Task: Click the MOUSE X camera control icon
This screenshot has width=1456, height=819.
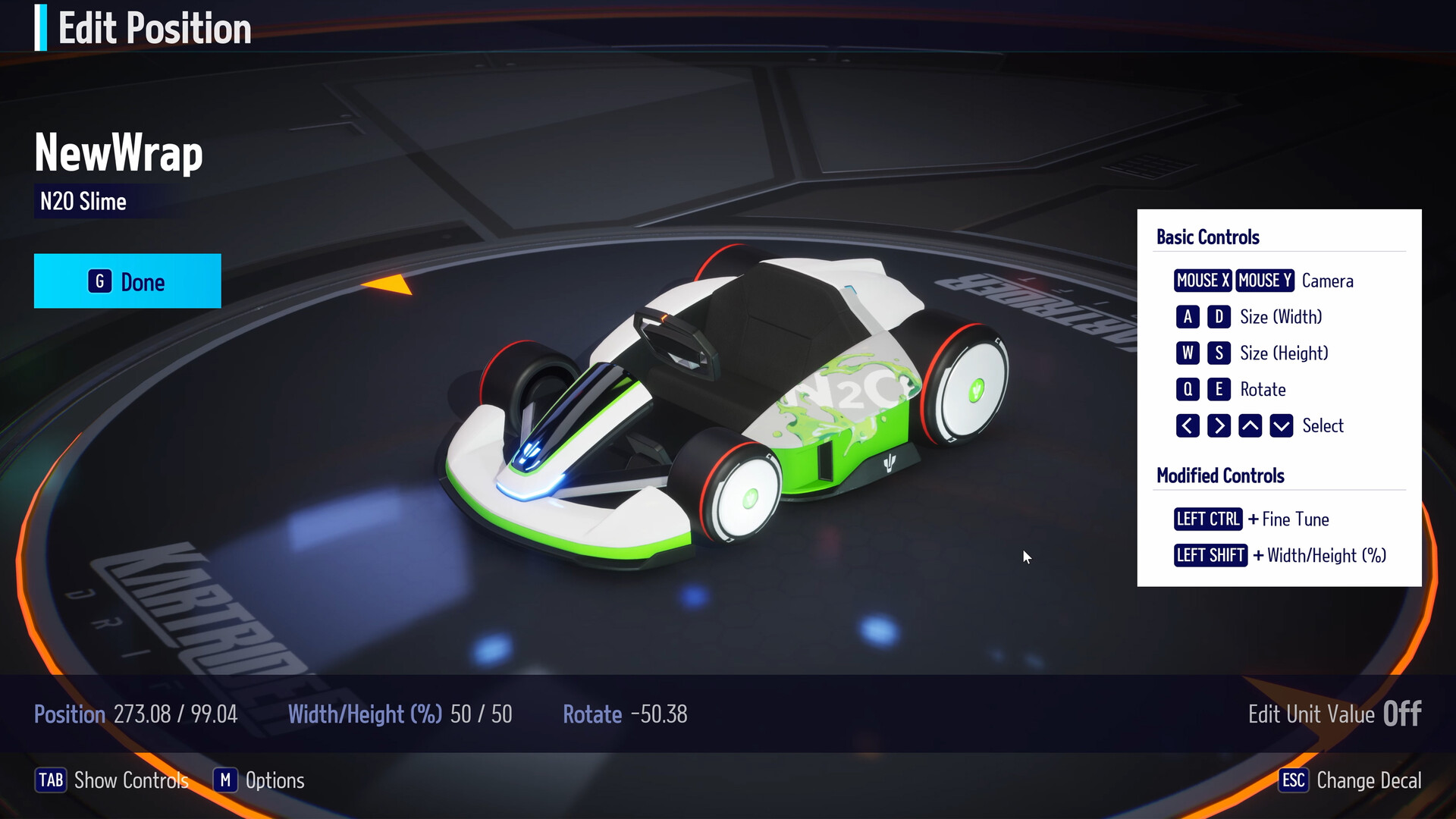Action: pos(1202,281)
